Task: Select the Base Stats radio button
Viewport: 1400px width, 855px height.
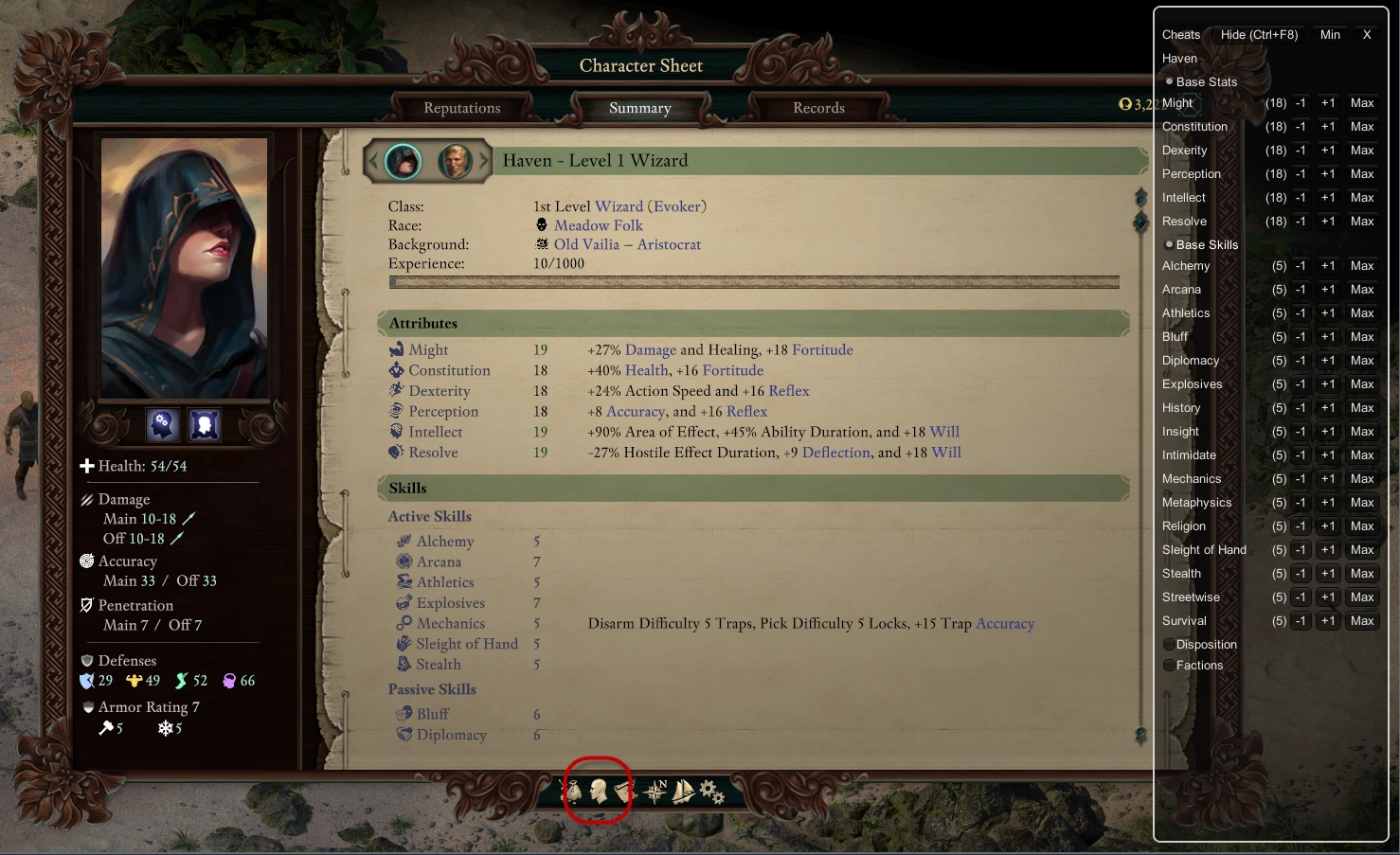Action: click(x=1168, y=81)
